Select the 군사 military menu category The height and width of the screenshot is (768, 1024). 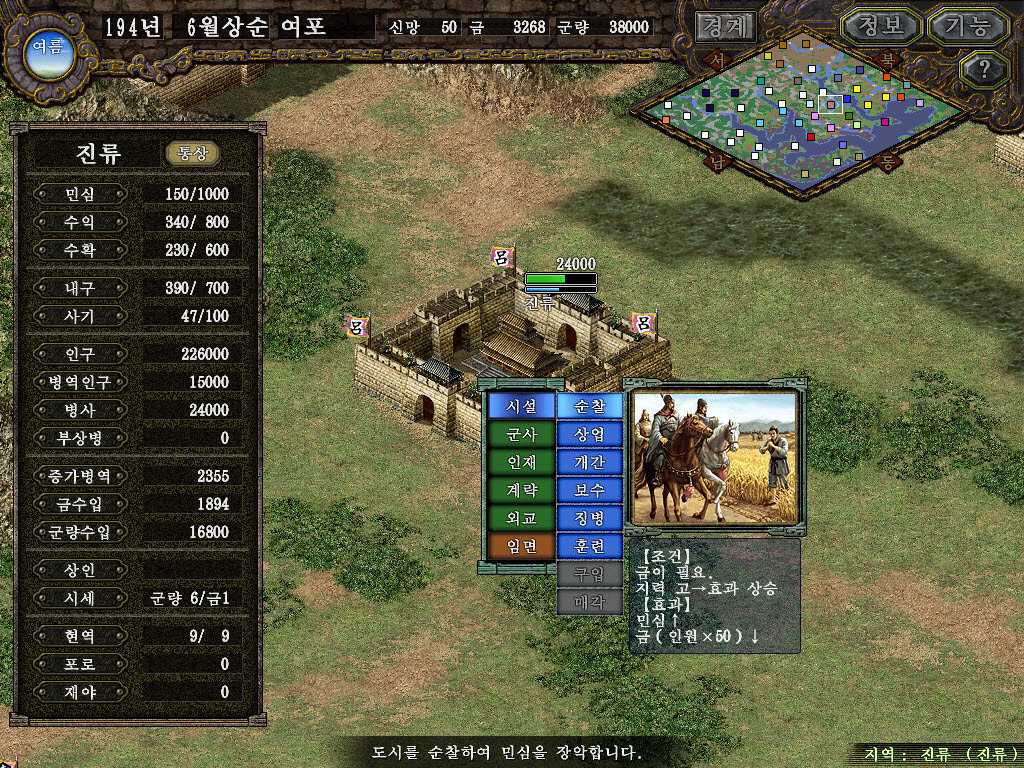point(521,435)
